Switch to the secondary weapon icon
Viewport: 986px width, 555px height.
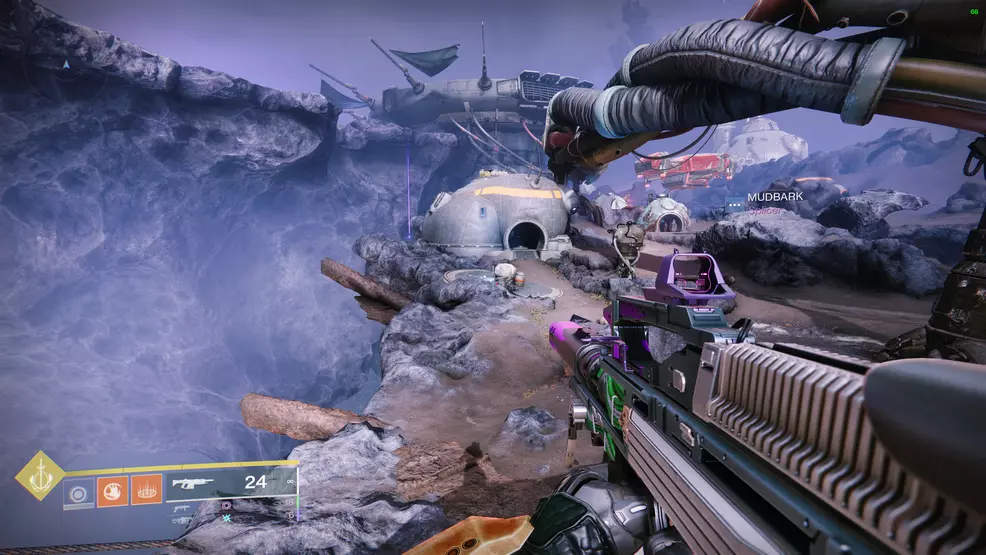pos(182,507)
